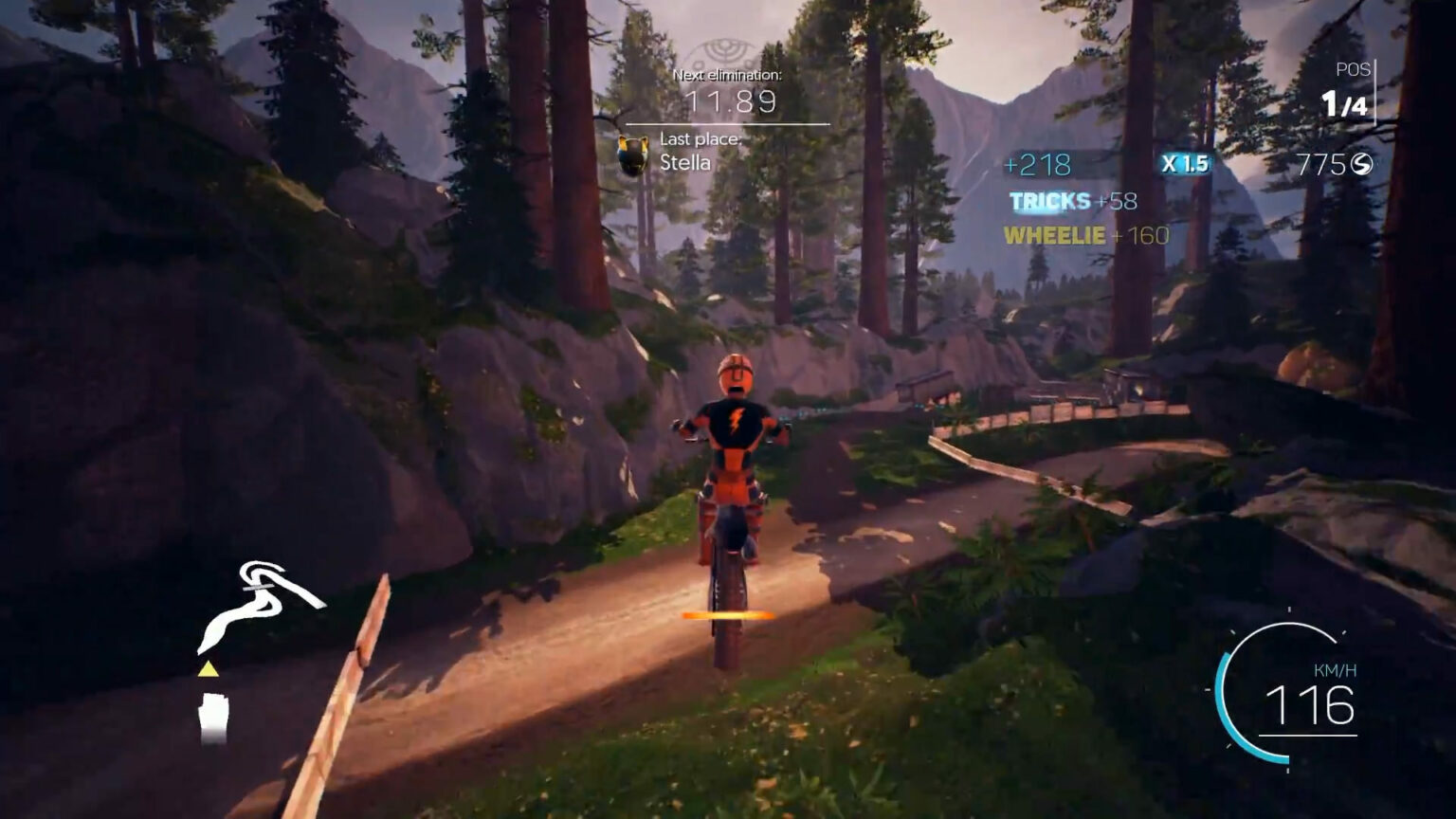
Task: Open the Last place rider Stella's profile
Action: tap(684, 163)
